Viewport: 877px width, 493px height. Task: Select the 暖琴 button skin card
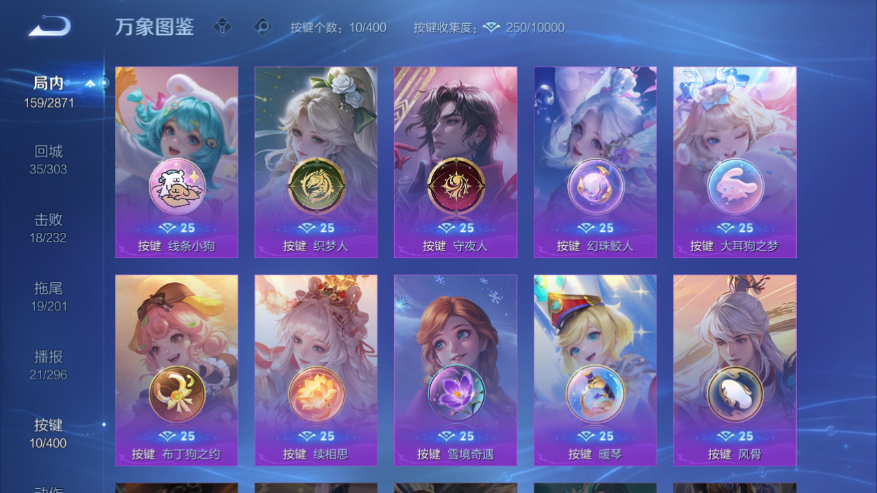pyautogui.click(x=595, y=370)
